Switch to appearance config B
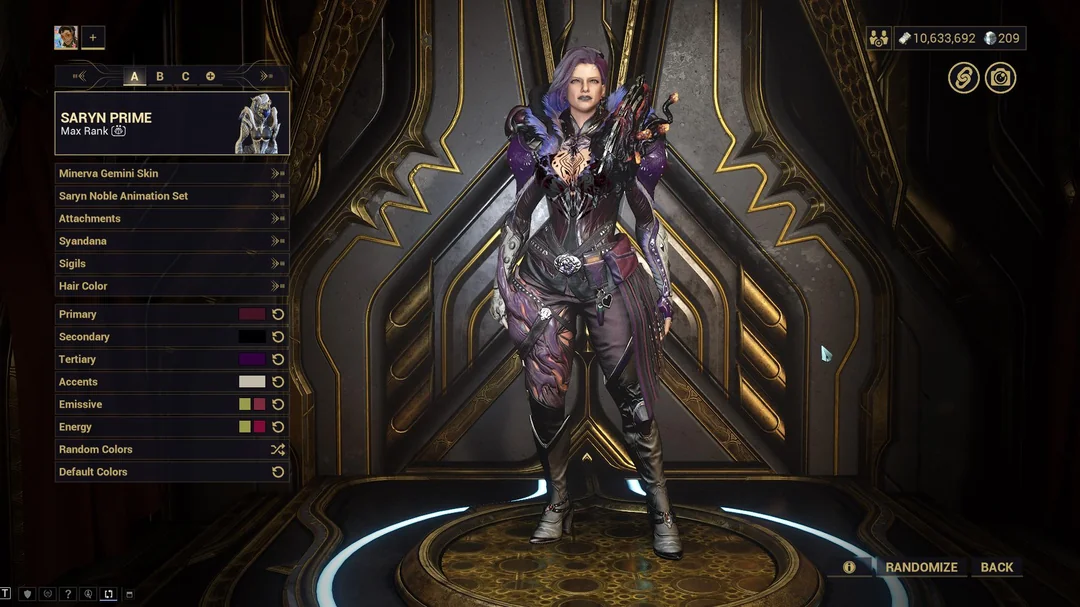Screen dimensions: 1080x607 click(160, 76)
